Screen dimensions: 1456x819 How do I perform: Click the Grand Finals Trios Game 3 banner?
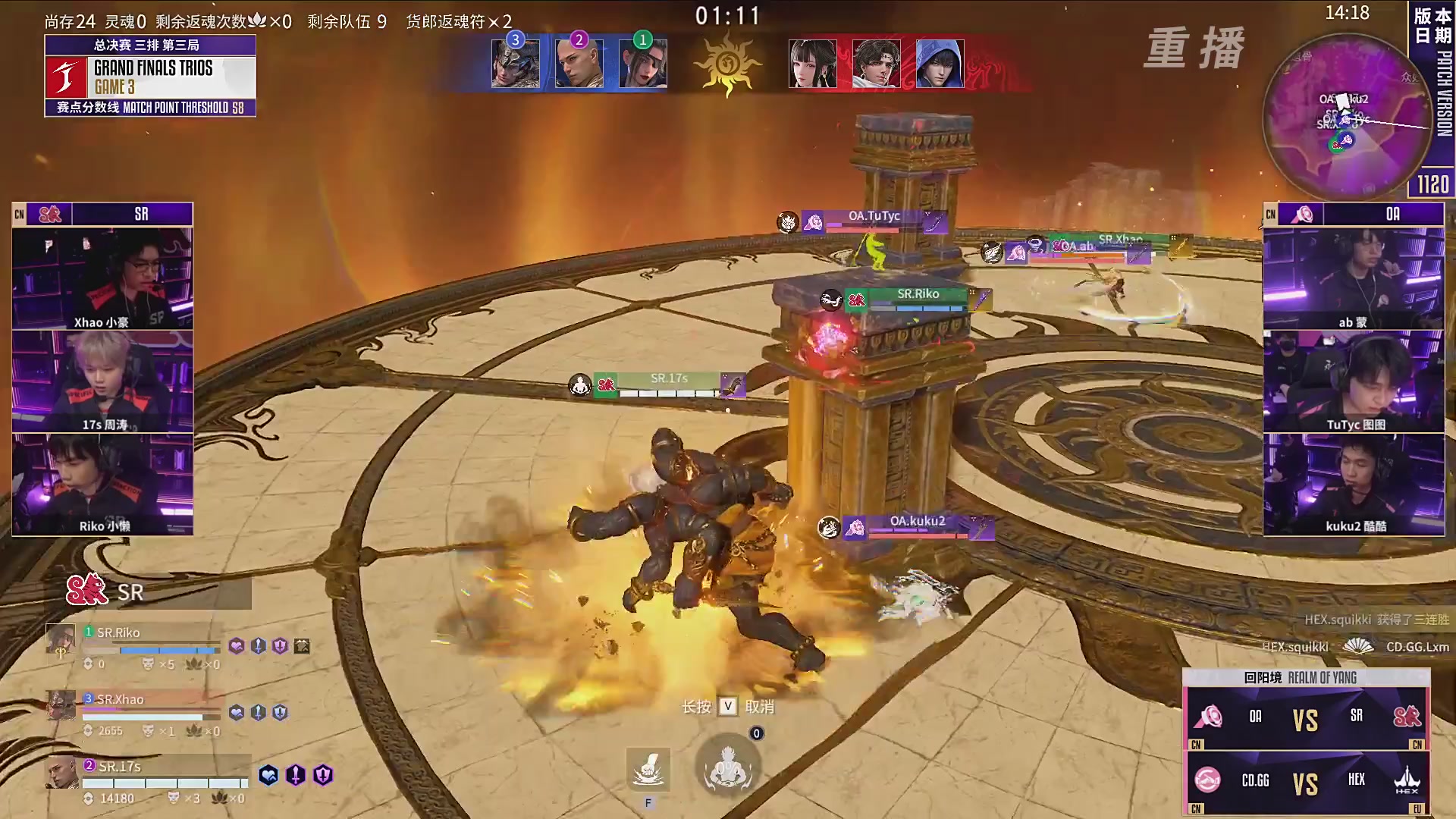150,77
